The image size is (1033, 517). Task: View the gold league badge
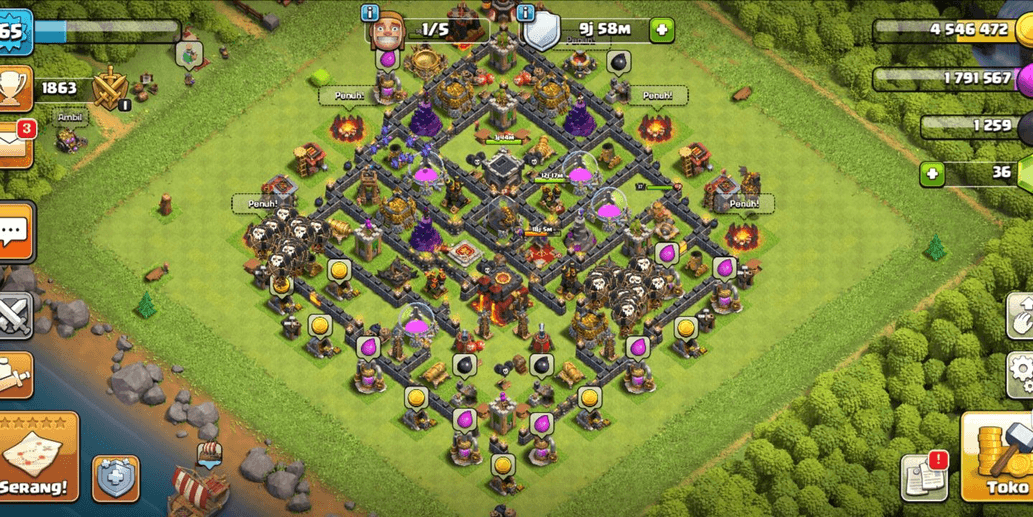point(109,89)
